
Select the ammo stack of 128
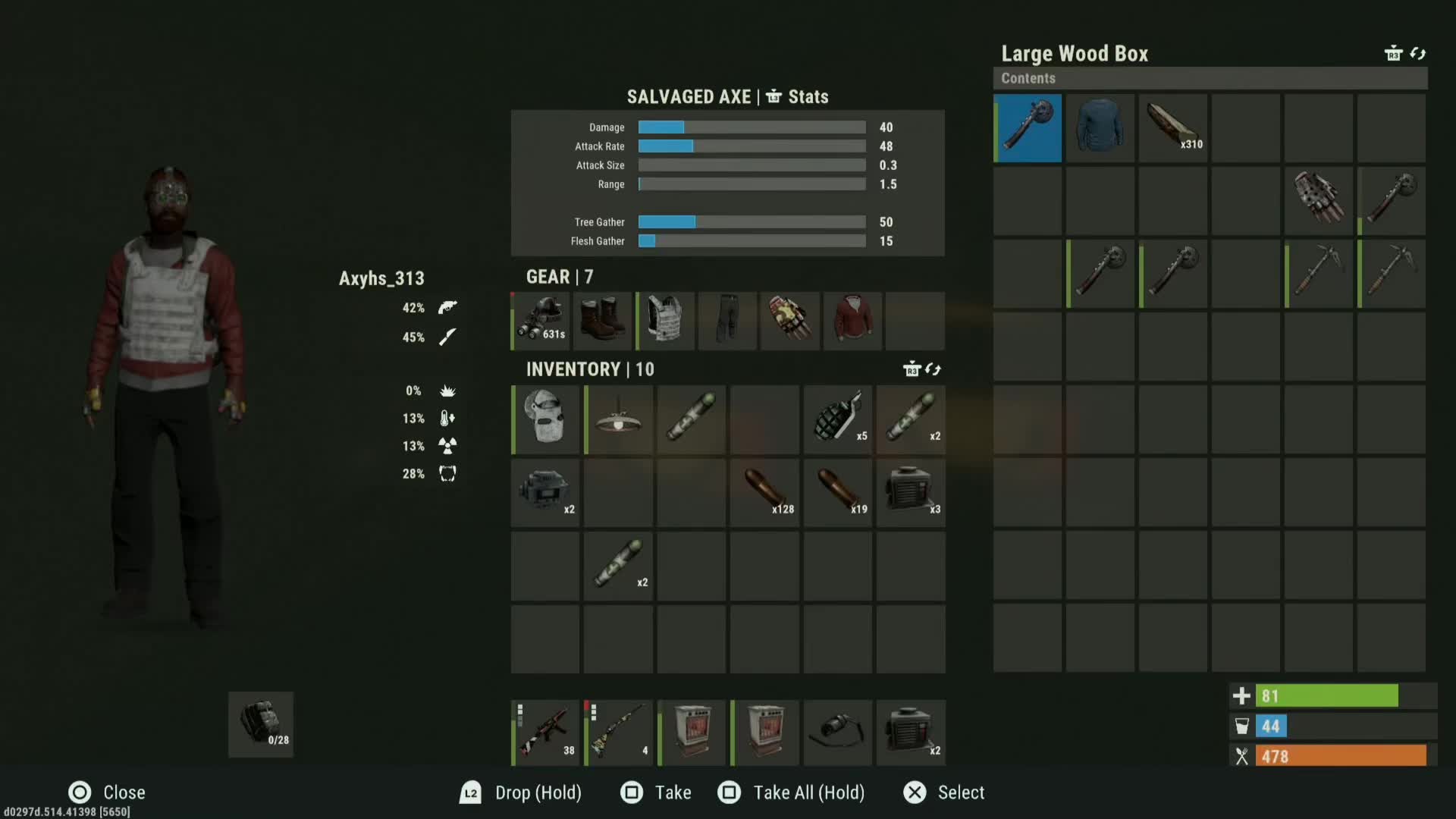(x=764, y=492)
